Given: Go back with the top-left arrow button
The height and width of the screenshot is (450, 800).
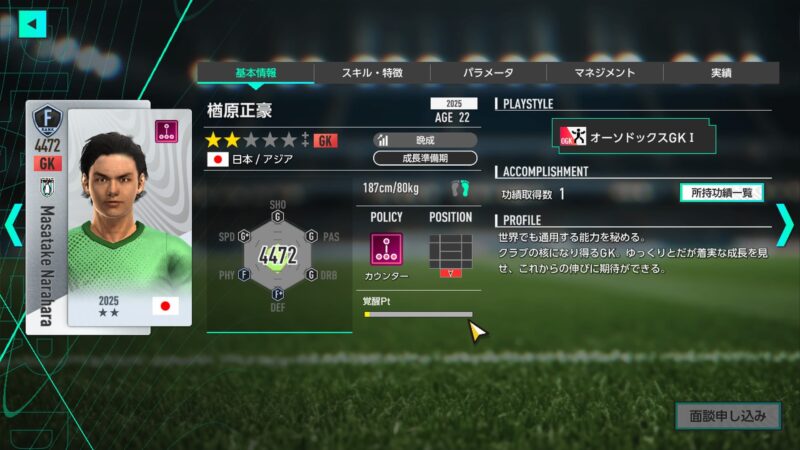Looking at the screenshot, I should [x=33, y=23].
